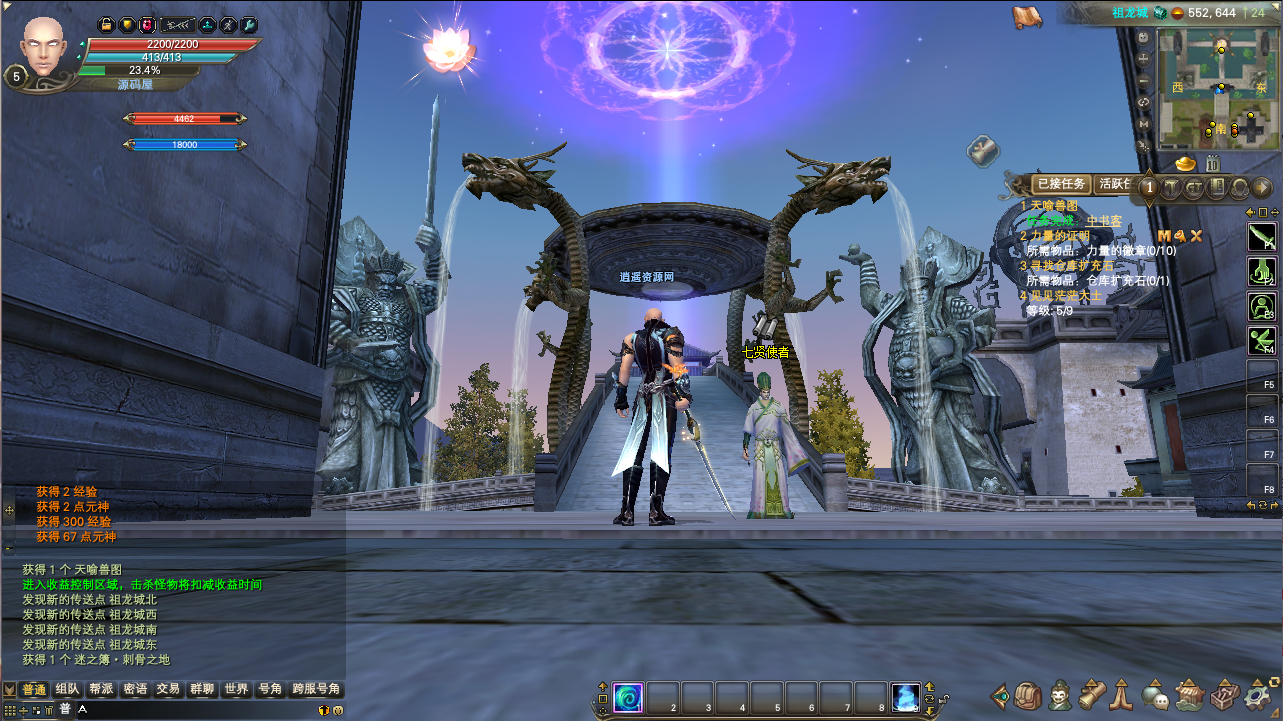Use the blue flame skill in slot nine

[906, 696]
